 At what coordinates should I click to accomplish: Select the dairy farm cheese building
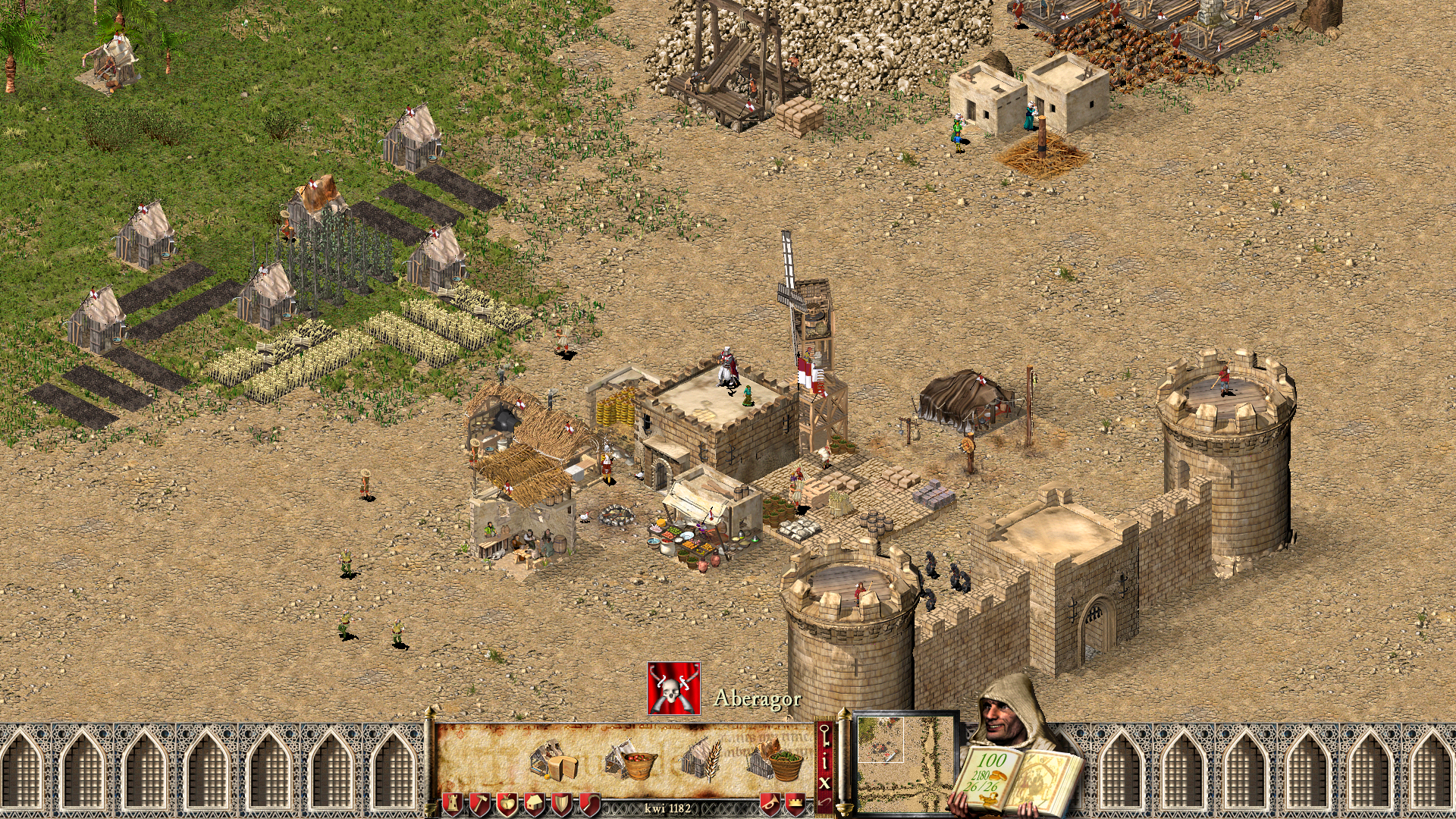point(554,761)
